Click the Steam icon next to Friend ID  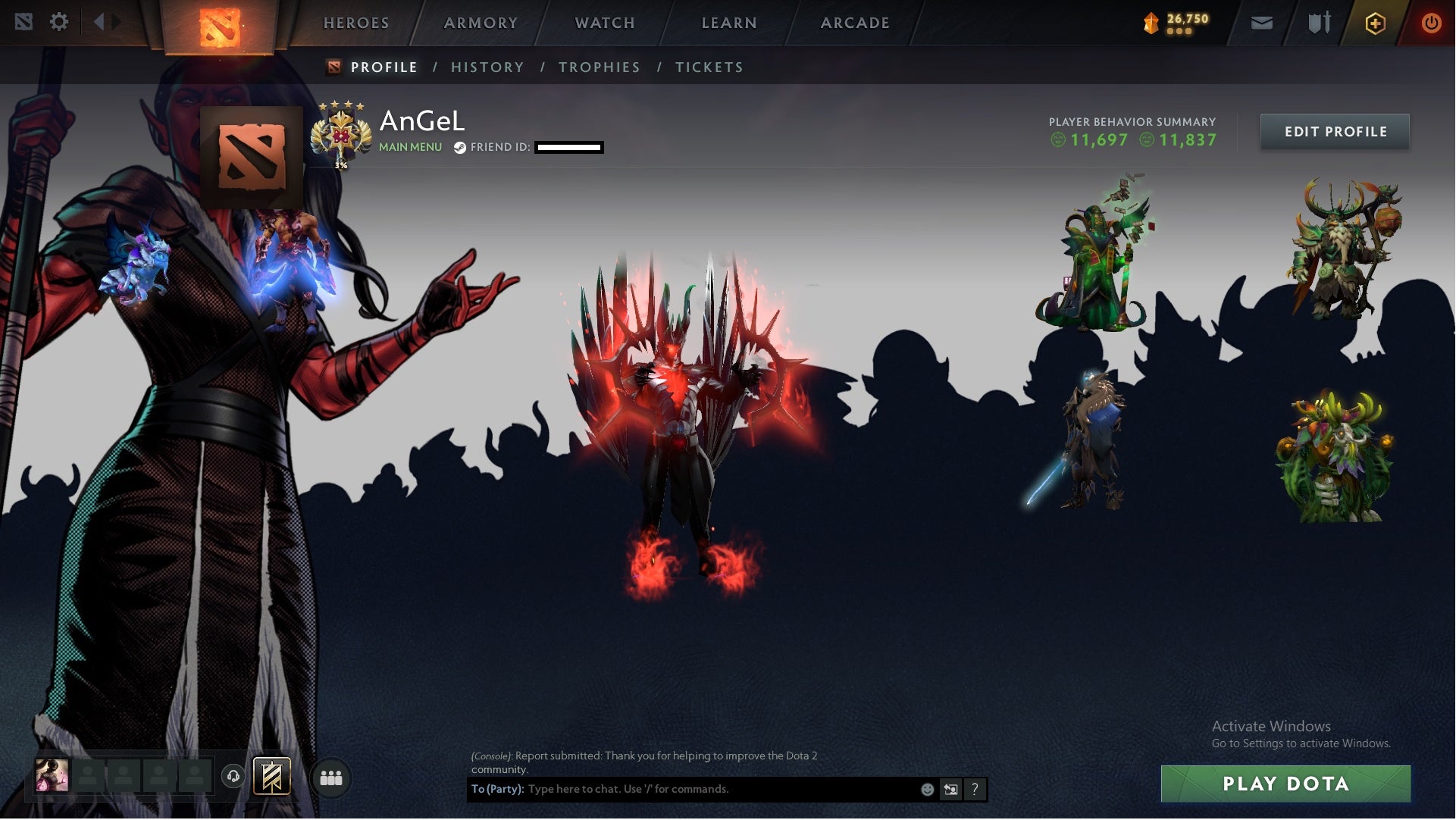coord(458,149)
